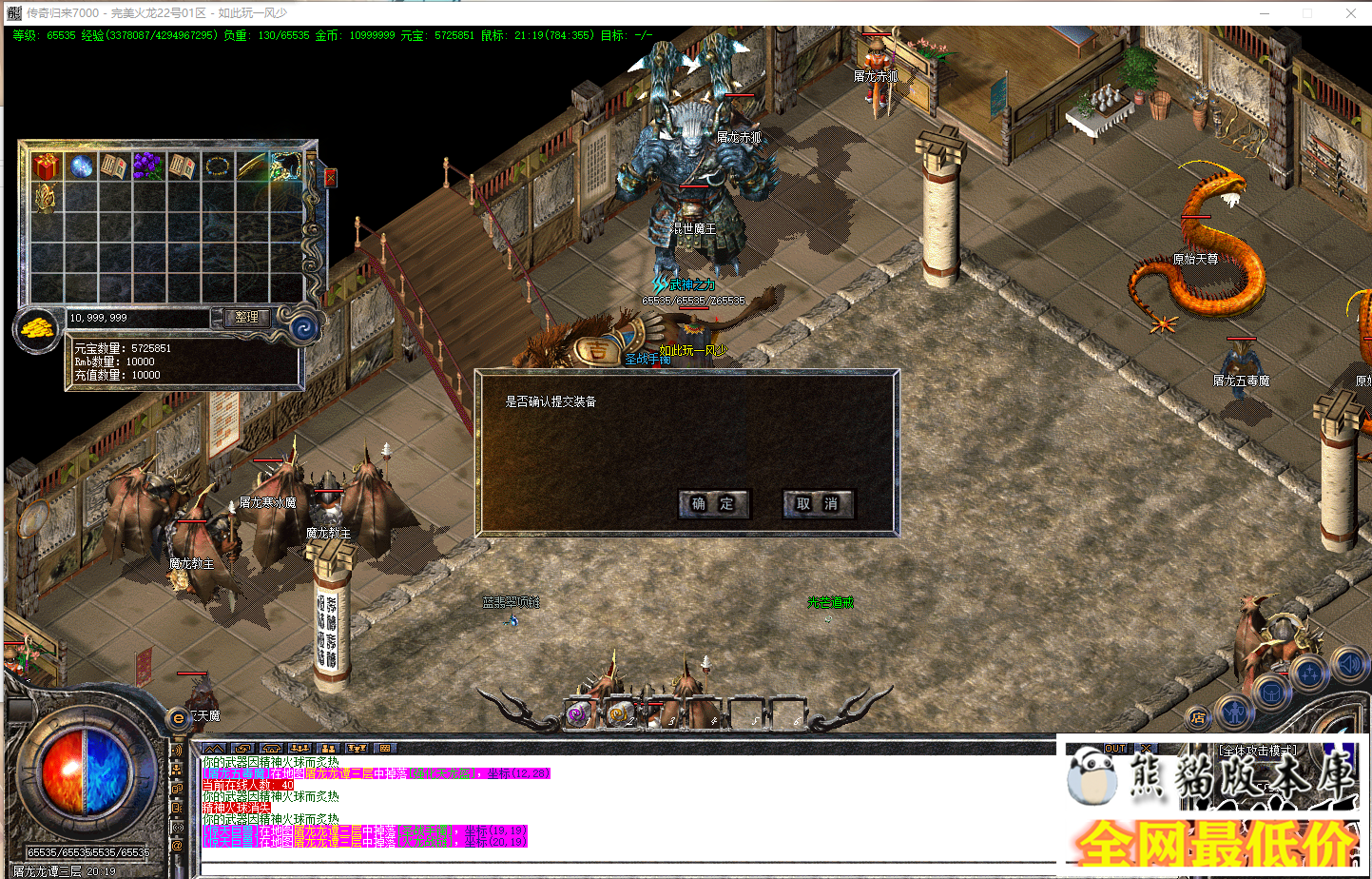This screenshot has height=879, width=1372.
Task: Click the three-star effects button near the minimap controls
Action: tap(1309, 673)
